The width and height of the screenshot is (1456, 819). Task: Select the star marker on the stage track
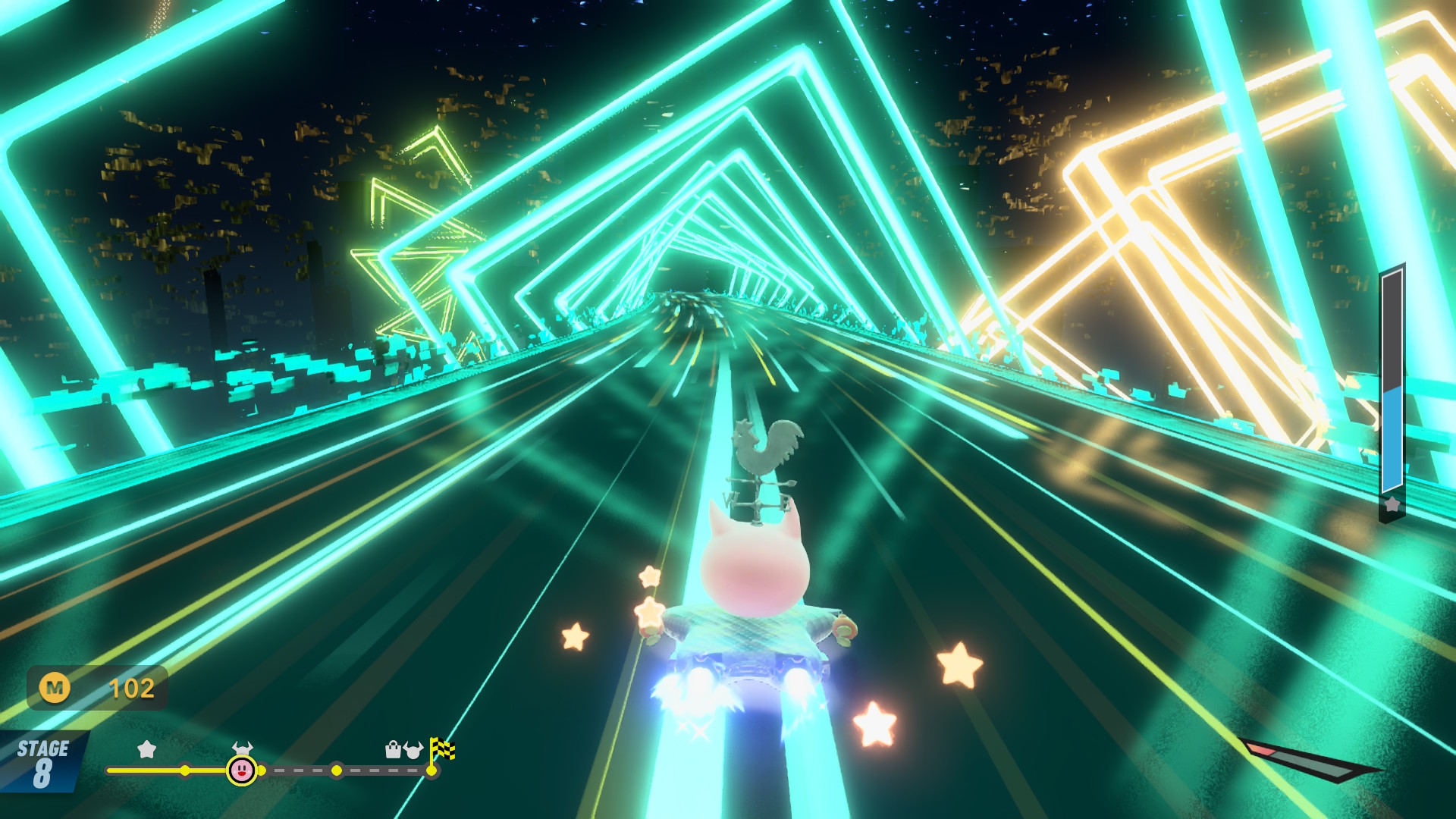tap(146, 750)
